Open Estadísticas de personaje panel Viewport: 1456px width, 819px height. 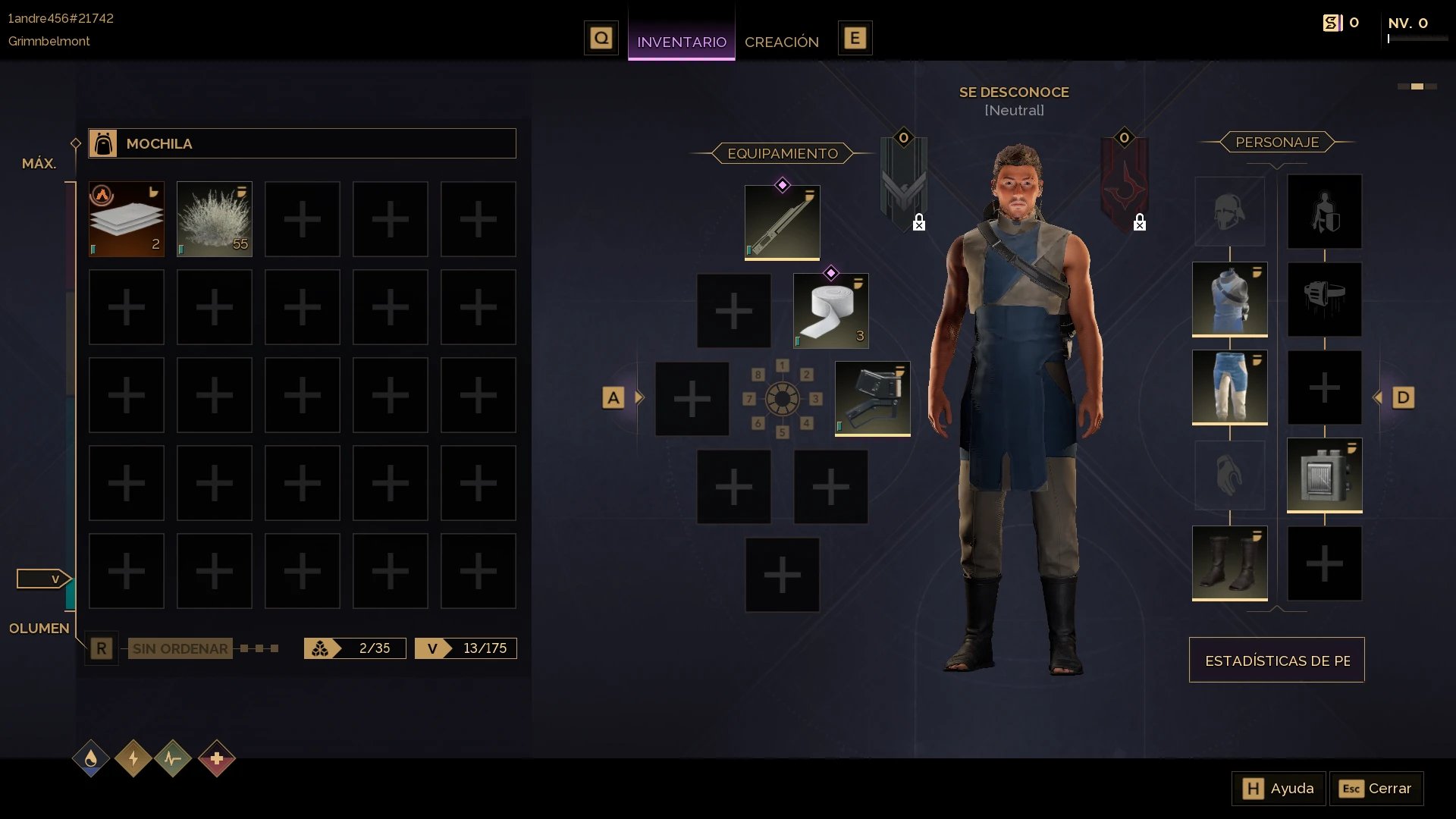click(x=1276, y=660)
